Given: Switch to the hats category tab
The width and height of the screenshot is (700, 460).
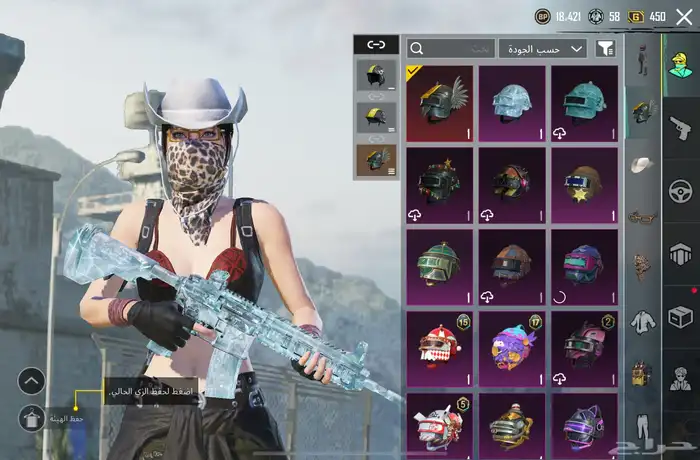Looking at the screenshot, I should (642, 164).
